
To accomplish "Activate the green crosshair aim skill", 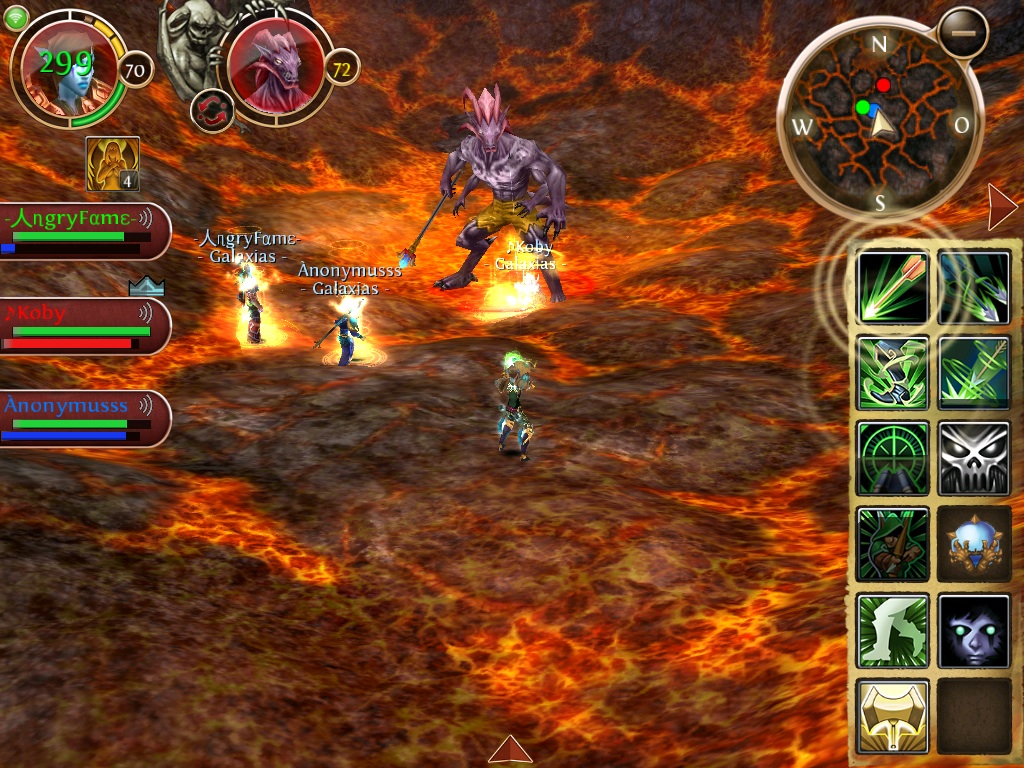I will pyautogui.click(x=892, y=459).
